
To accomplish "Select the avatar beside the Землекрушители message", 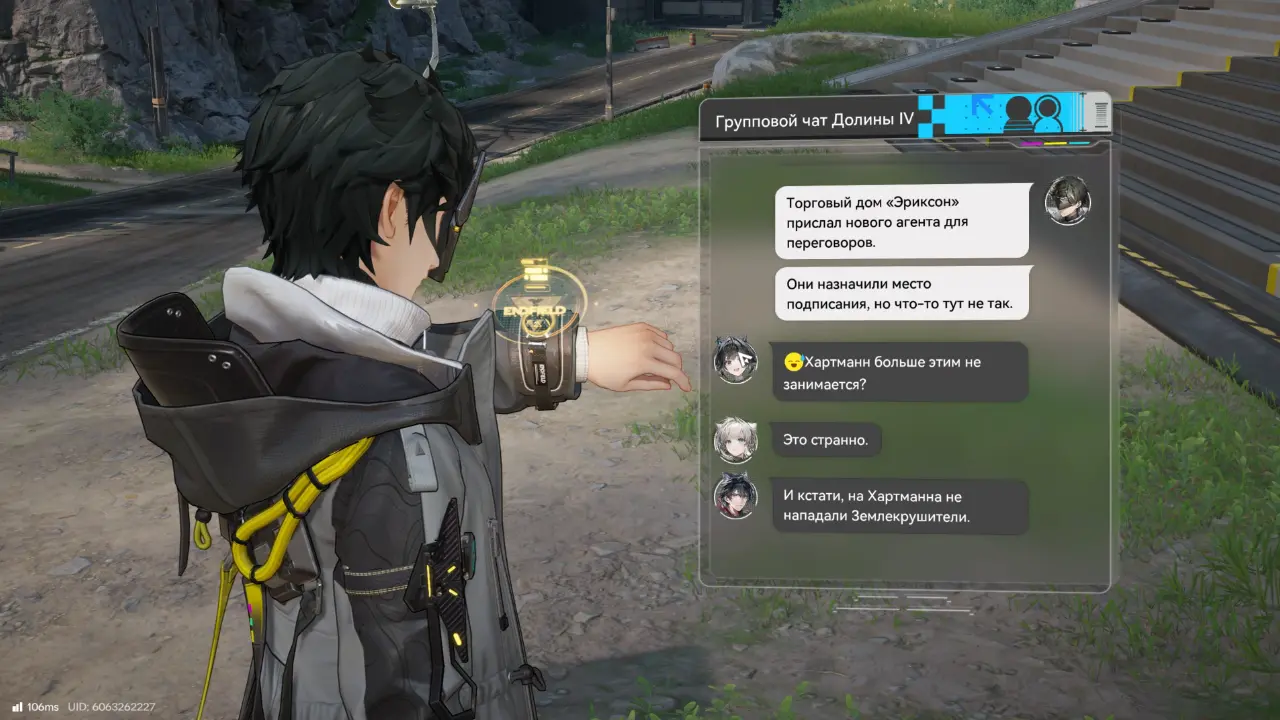I will [735, 496].
